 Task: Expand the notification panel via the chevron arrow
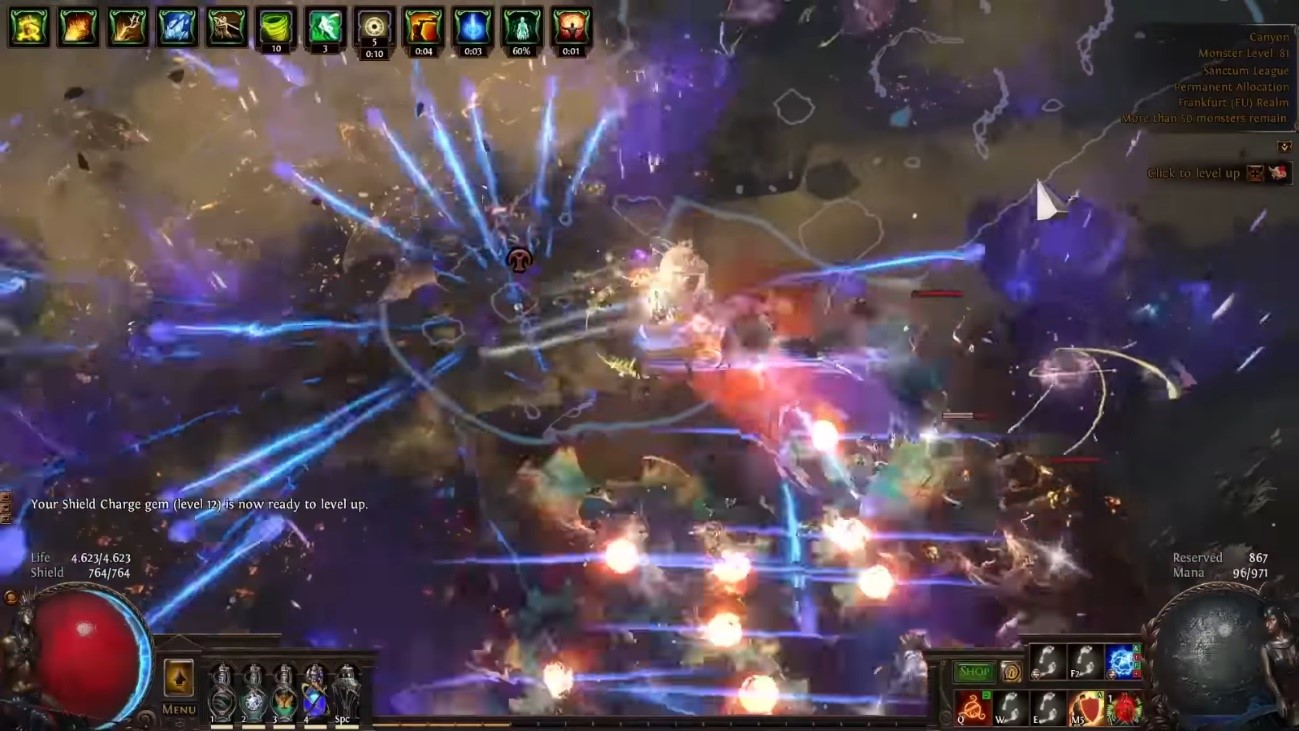click(x=1284, y=146)
